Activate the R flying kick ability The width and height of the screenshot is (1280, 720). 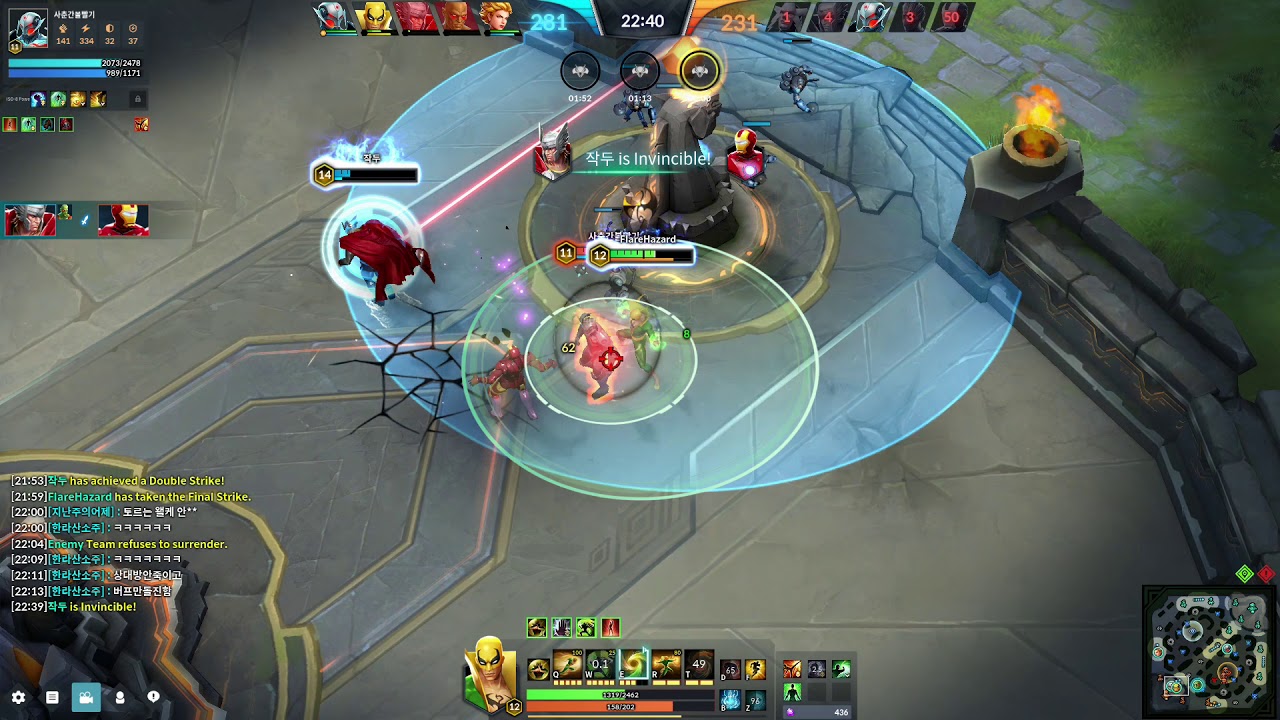click(x=666, y=665)
